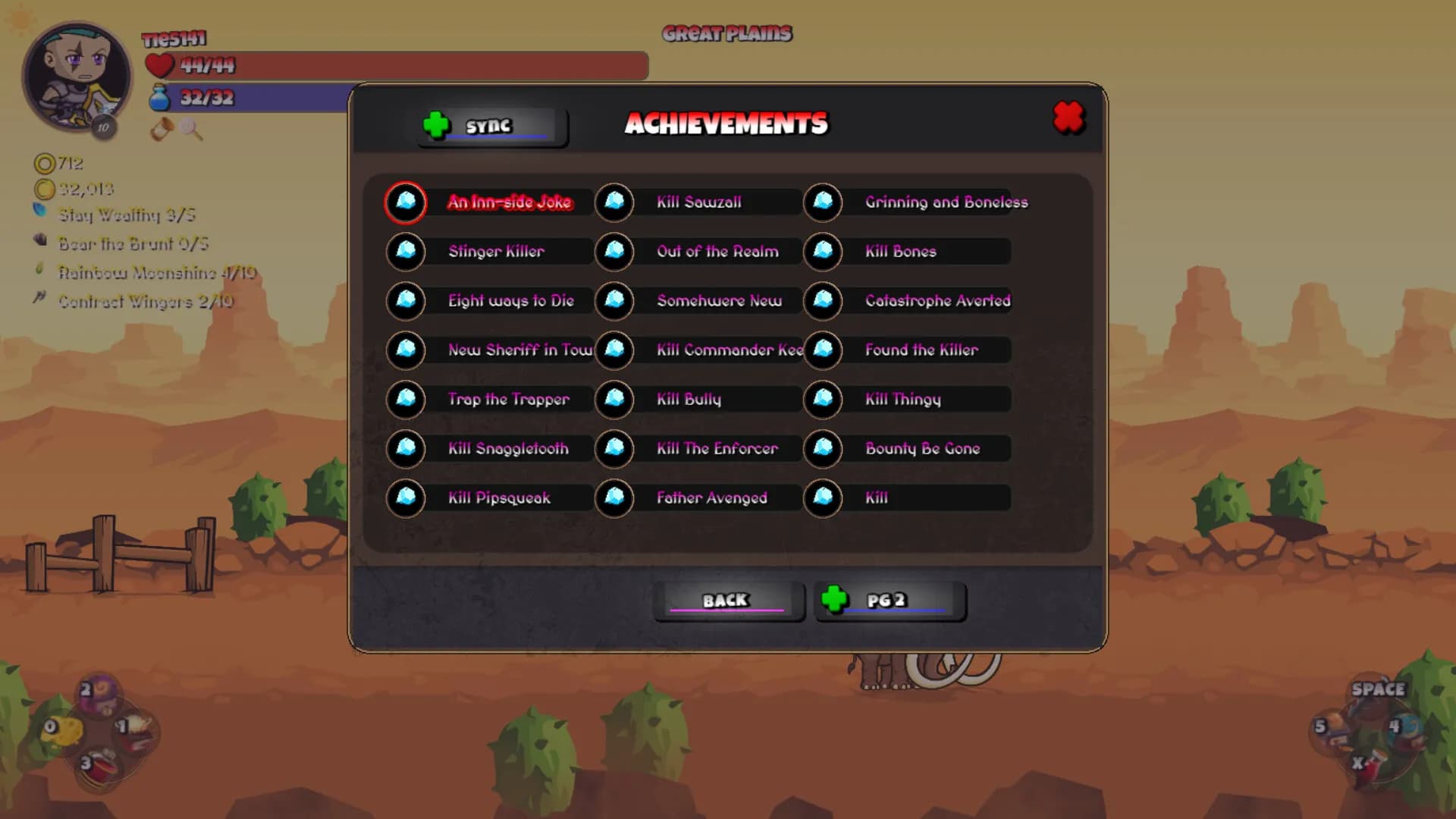
Task: Click the gem icon beside An Inn-side Joke
Action: 406,203
